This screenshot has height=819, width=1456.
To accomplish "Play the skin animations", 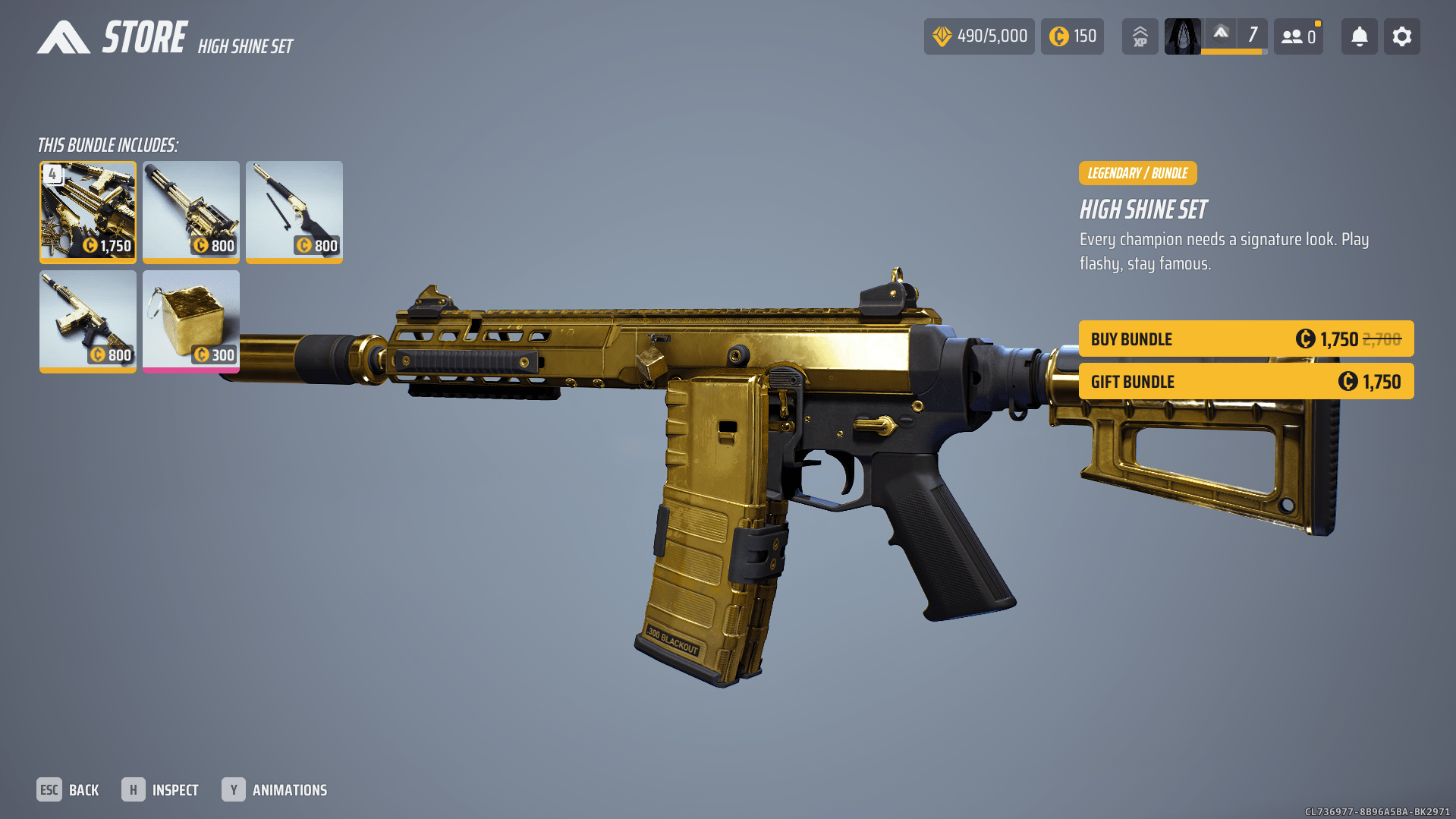I will tap(275, 790).
